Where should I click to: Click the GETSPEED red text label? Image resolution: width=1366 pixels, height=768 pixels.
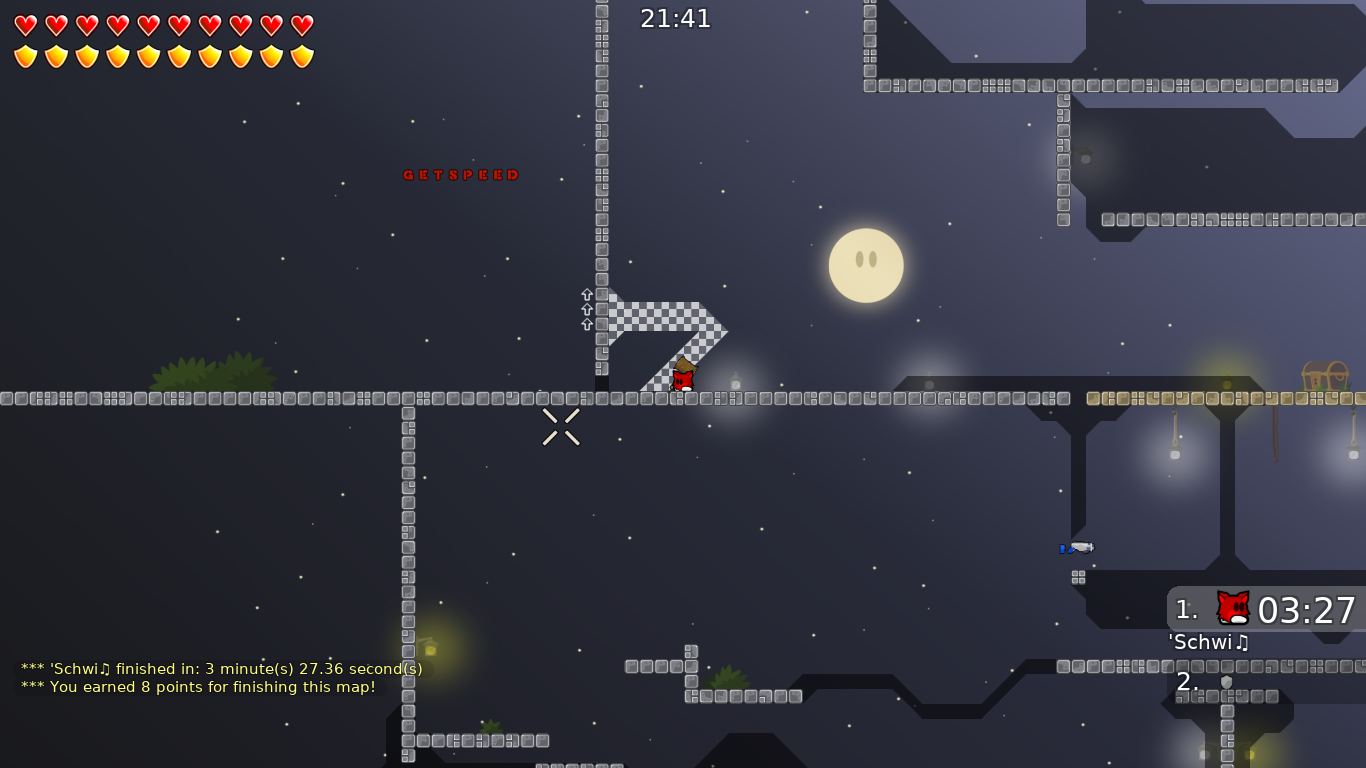pyautogui.click(x=461, y=174)
